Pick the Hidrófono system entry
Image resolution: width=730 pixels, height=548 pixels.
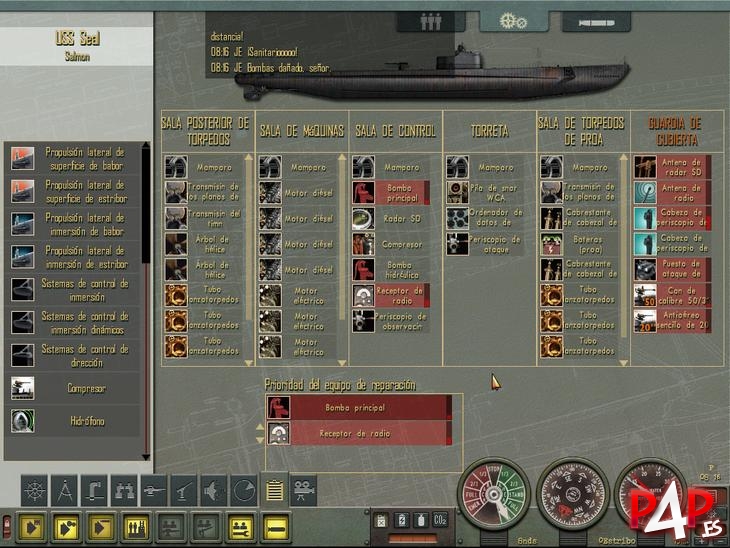(x=73, y=422)
